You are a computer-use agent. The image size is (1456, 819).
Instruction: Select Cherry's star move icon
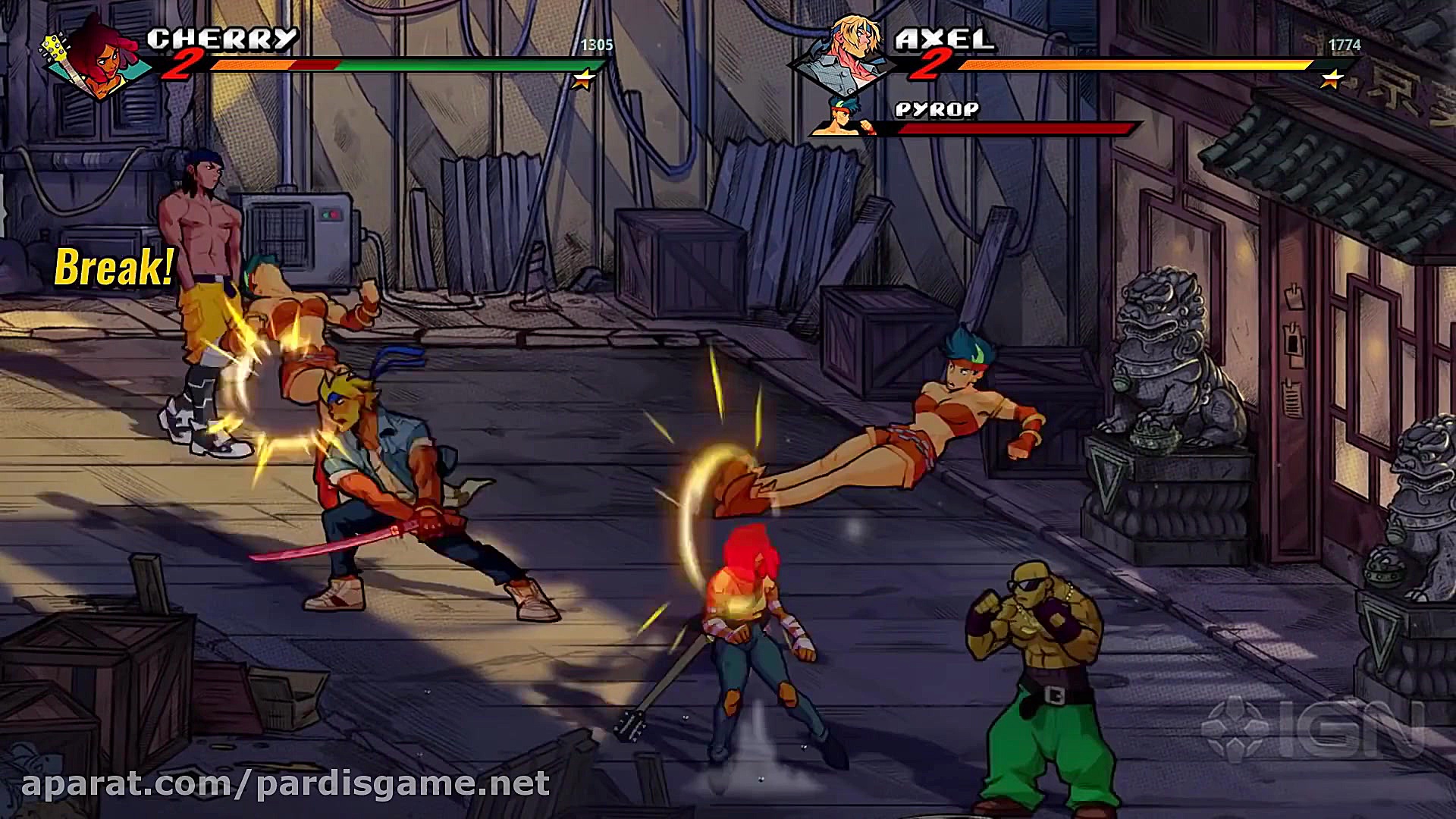[583, 79]
